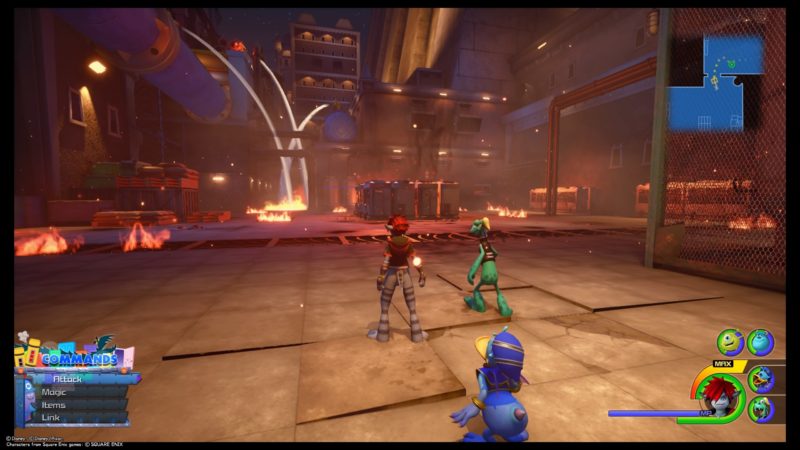The height and width of the screenshot is (450, 800).
Task: Click Mike Wazowski's party portrait
Action: [730, 343]
